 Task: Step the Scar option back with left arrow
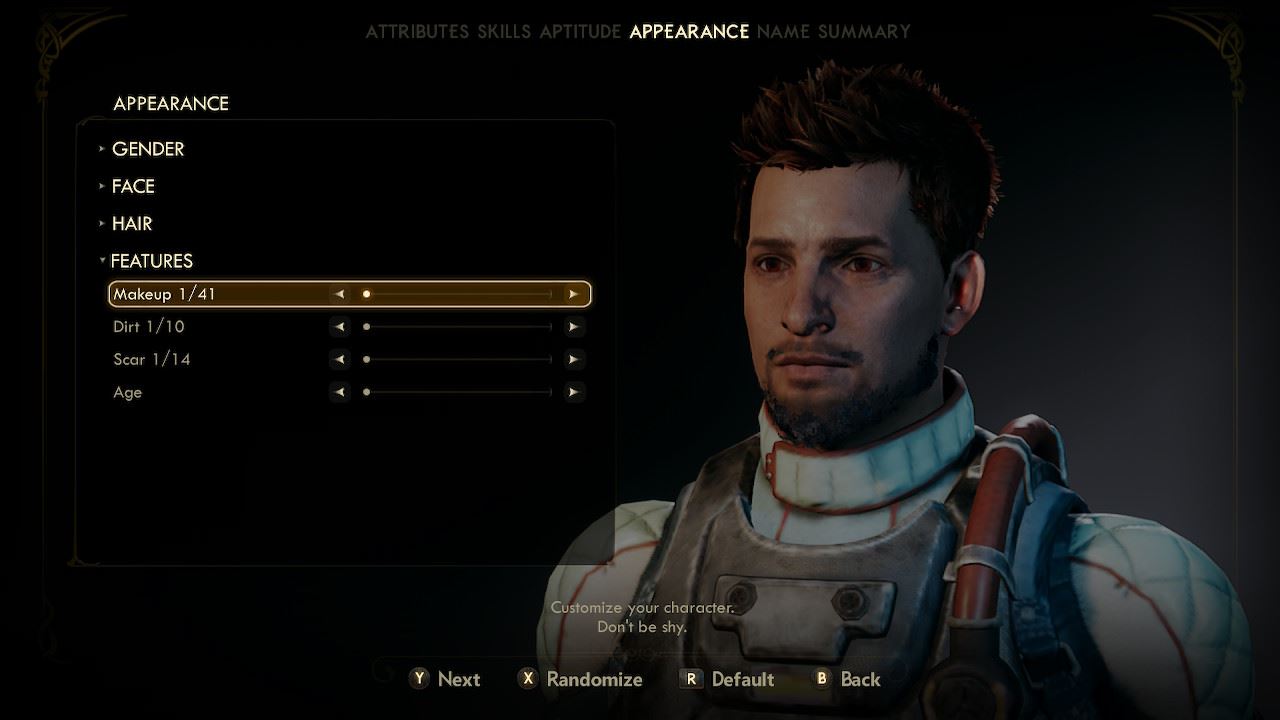(x=340, y=360)
